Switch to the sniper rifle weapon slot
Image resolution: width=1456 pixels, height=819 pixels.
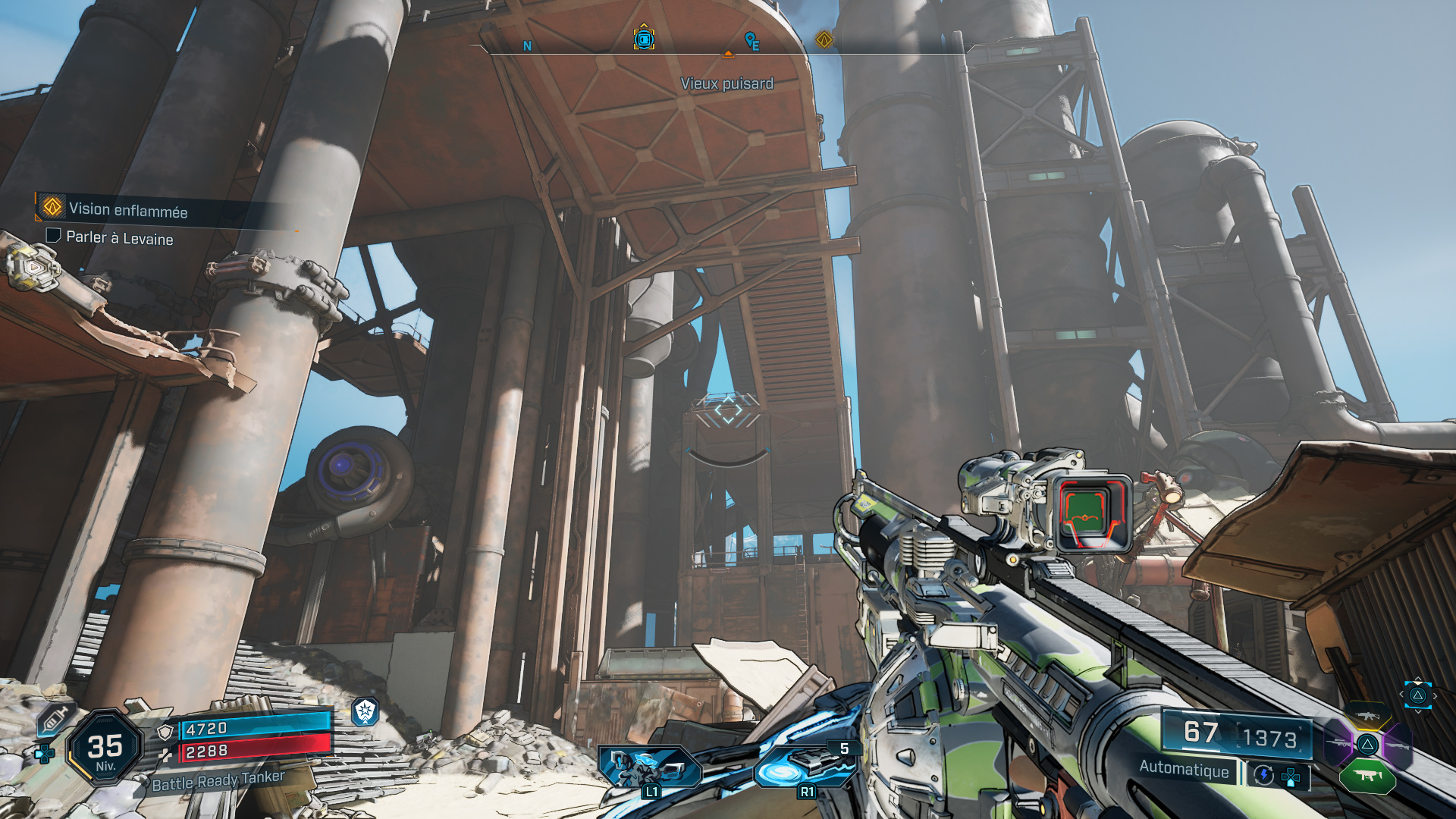click(1338, 743)
